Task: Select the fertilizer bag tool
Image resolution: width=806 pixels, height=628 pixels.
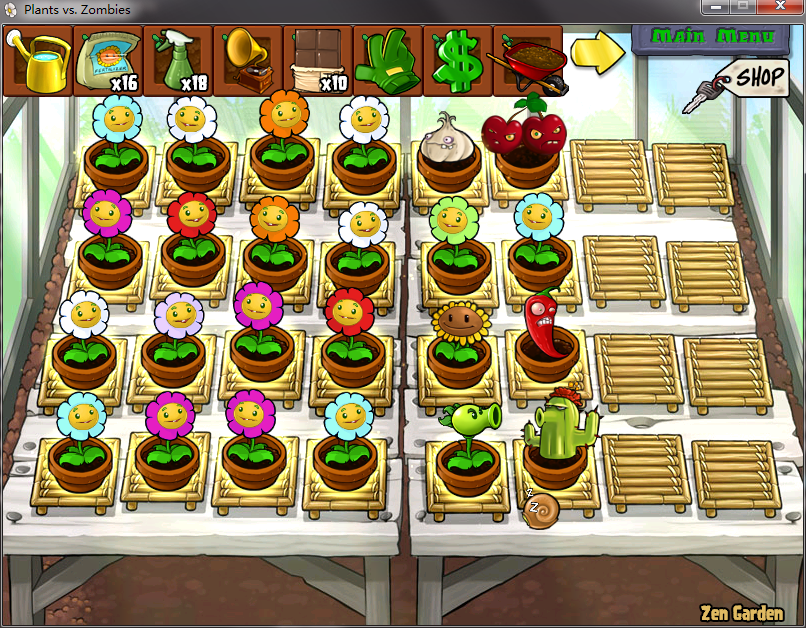Action: pos(108,61)
